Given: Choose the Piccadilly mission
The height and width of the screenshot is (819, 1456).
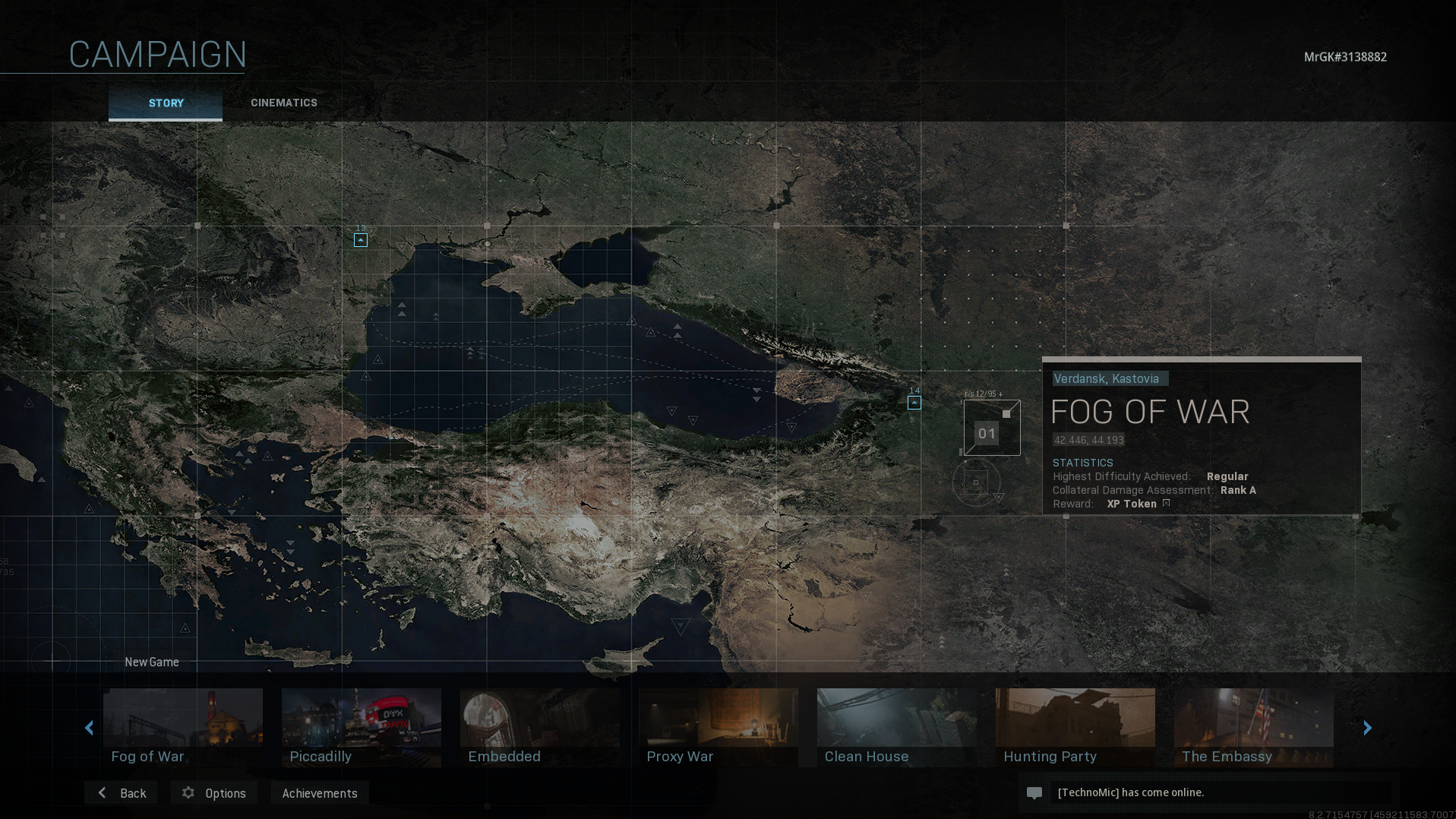Looking at the screenshot, I should [x=362, y=727].
